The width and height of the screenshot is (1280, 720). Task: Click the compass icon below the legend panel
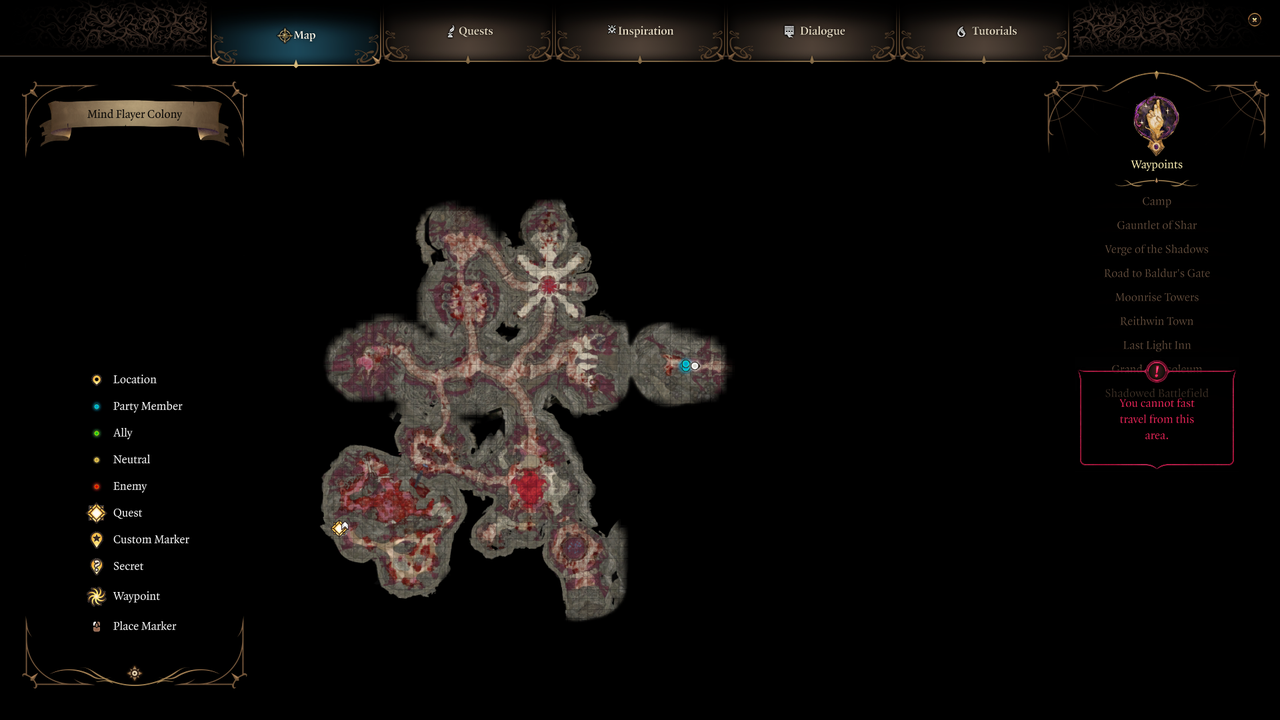click(x=134, y=673)
